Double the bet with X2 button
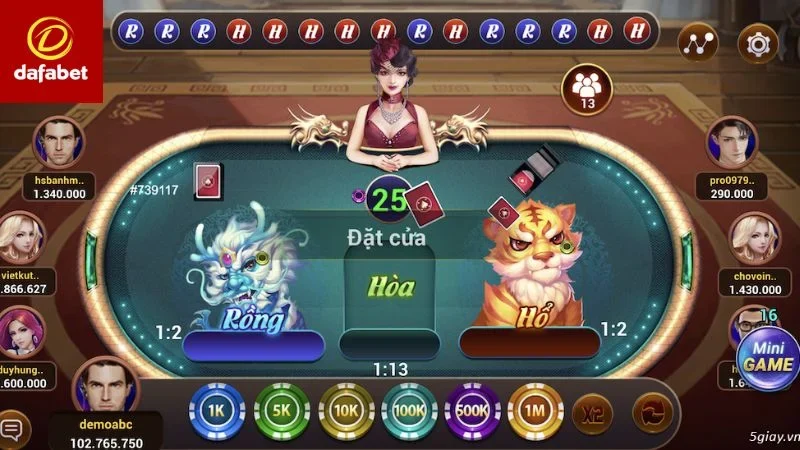 tap(592, 411)
